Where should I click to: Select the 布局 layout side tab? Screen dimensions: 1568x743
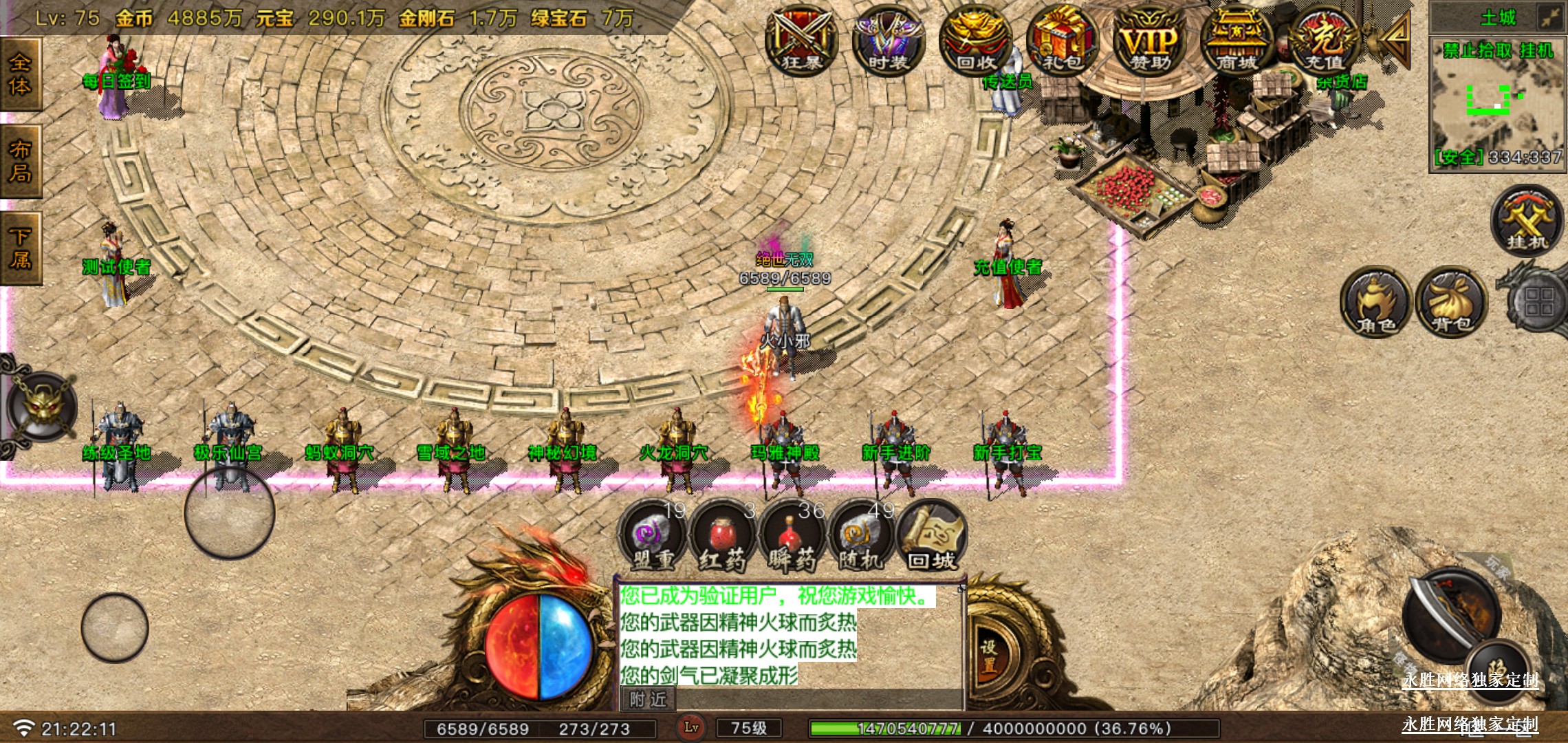pos(20,161)
